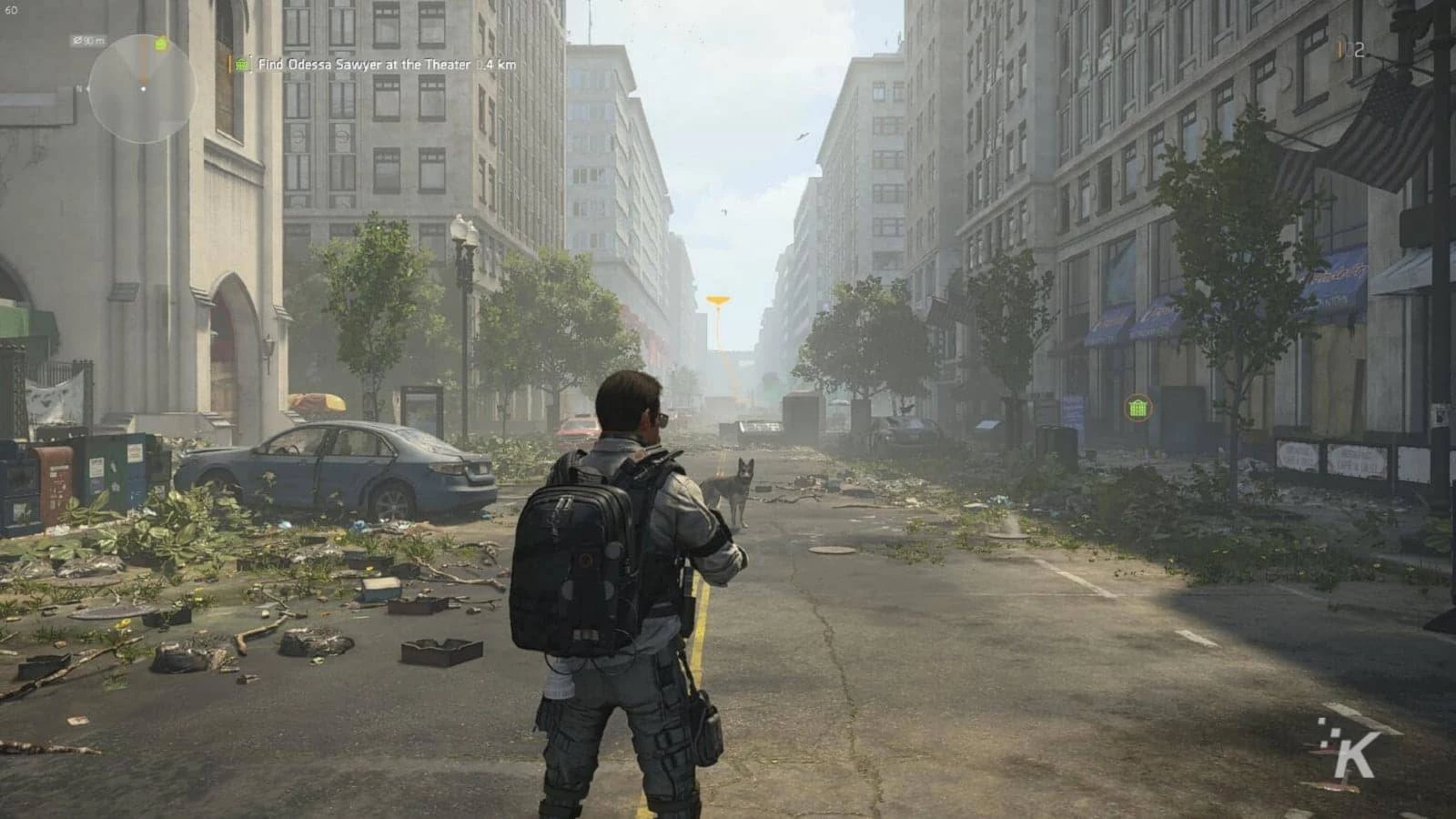Click the white player dot on the minimap
1456x819 pixels.
tap(144, 89)
